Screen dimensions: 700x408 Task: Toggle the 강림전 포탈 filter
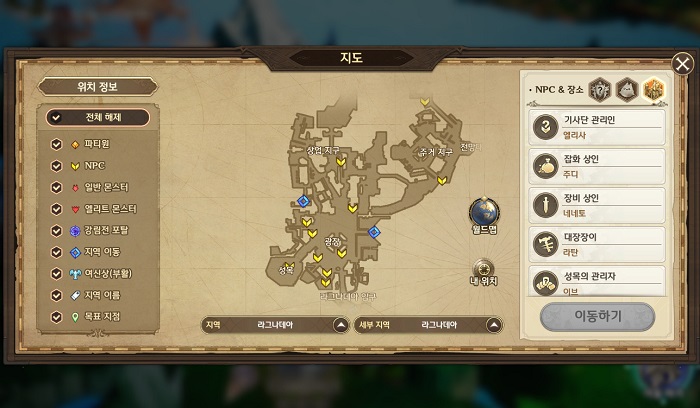point(57,231)
